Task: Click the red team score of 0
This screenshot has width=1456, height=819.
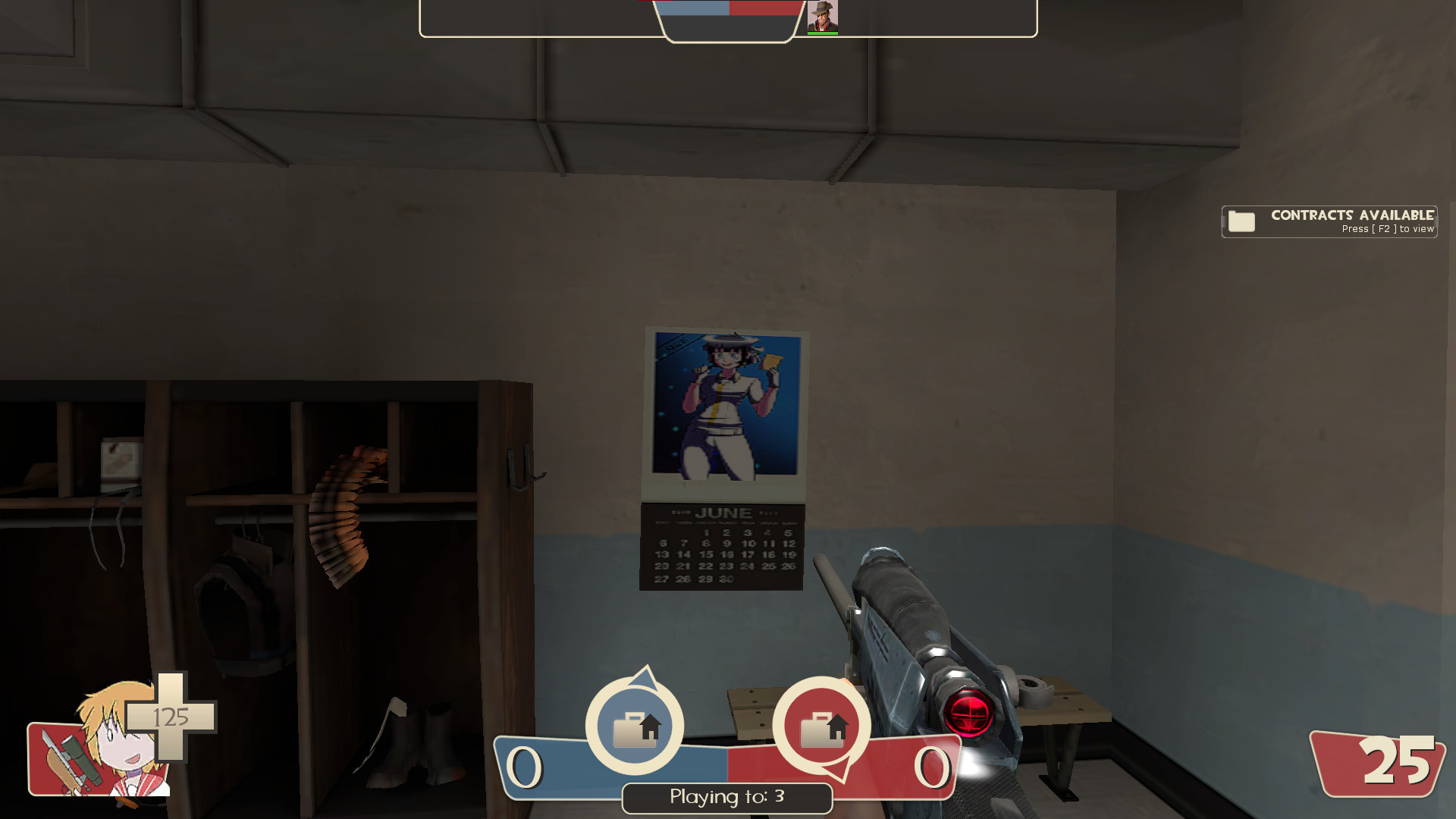Action: click(931, 766)
